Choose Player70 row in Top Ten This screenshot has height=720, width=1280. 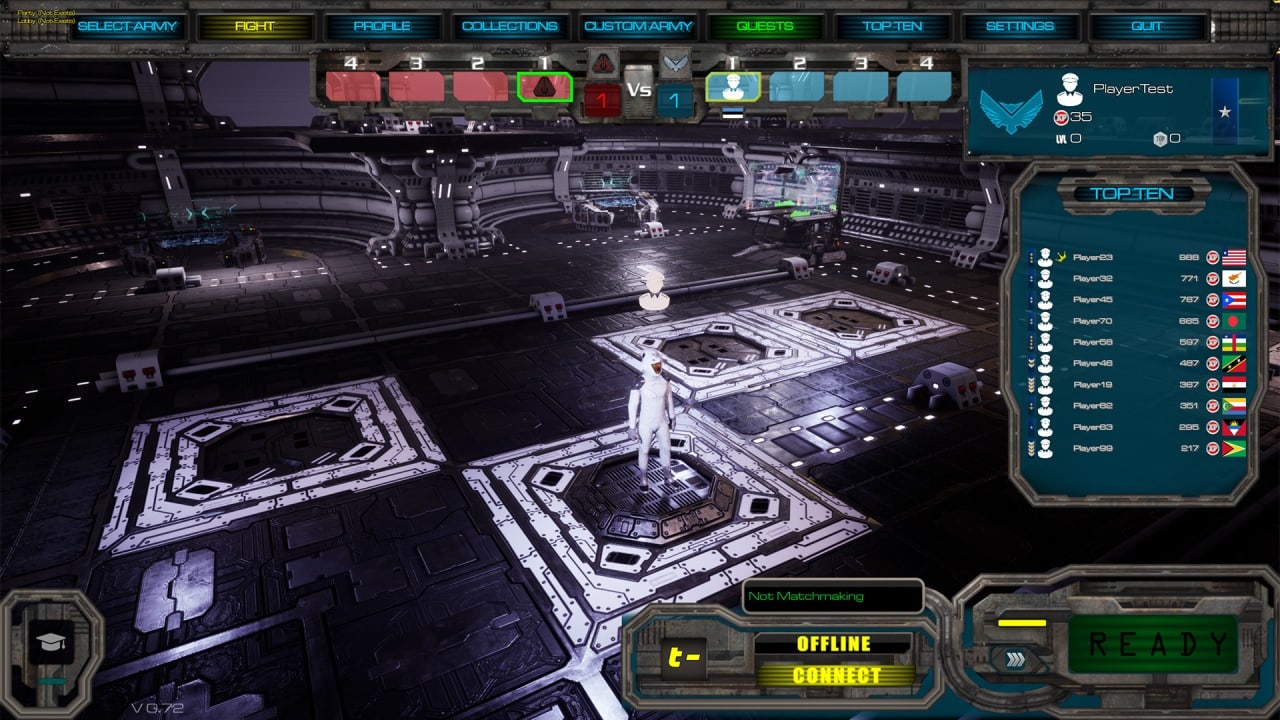pyautogui.click(x=1092, y=321)
